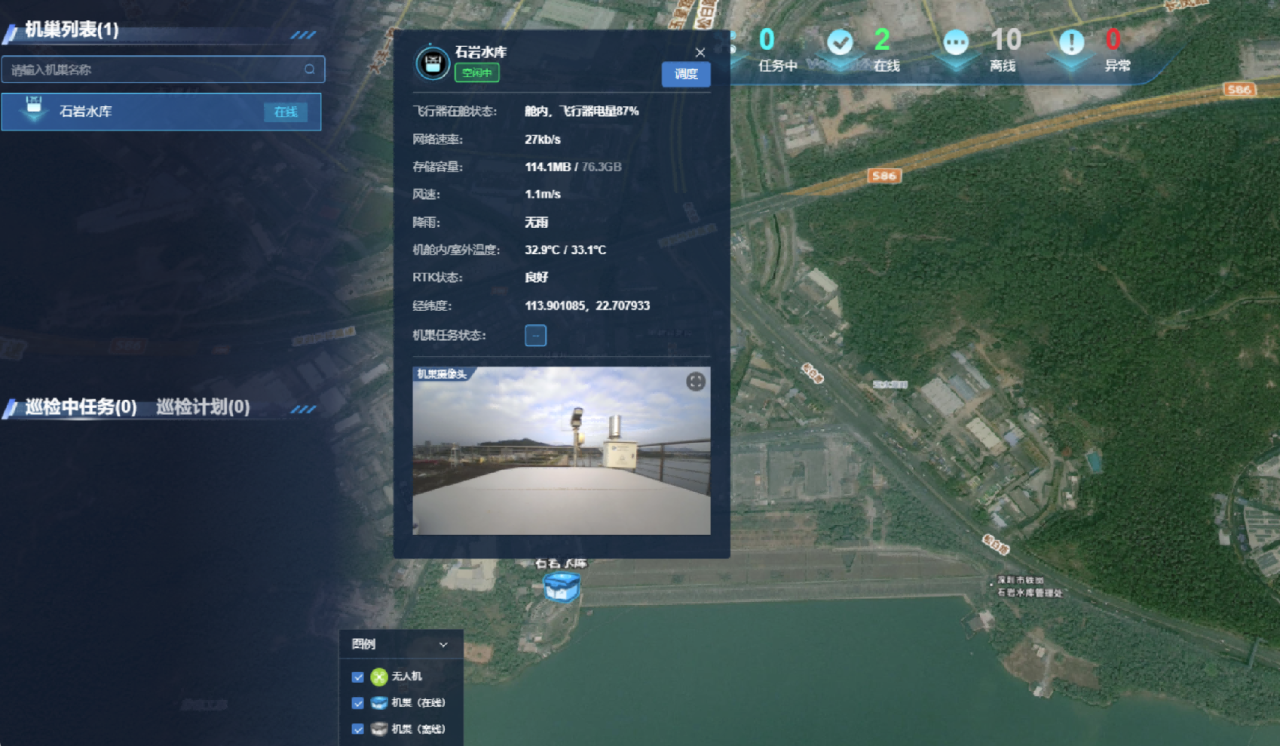Click the search magnifier icon
This screenshot has width=1280, height=746.
click(x=310, y=70)
